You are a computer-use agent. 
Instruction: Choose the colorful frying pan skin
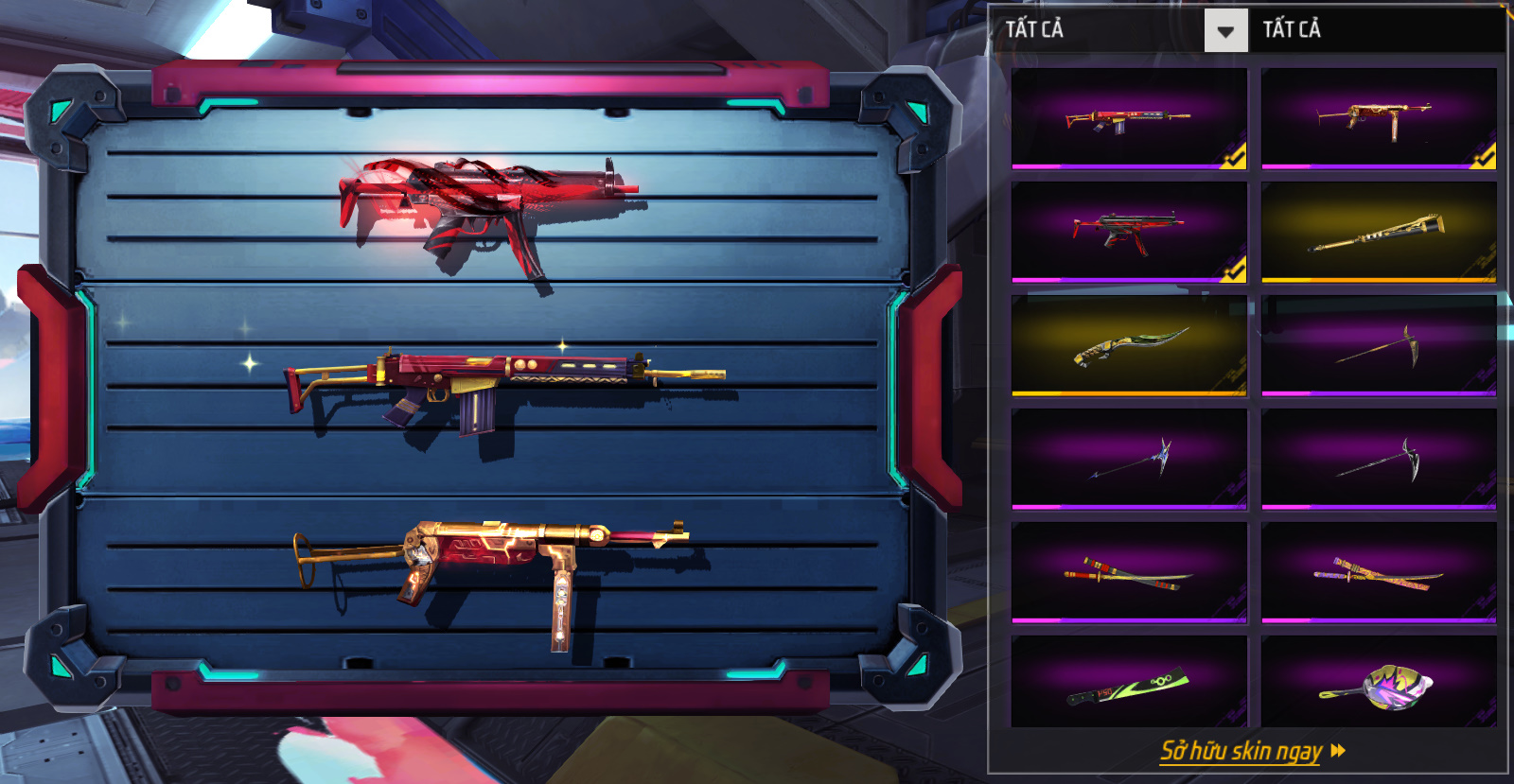pyautogui.click(x=1379, y=683)
